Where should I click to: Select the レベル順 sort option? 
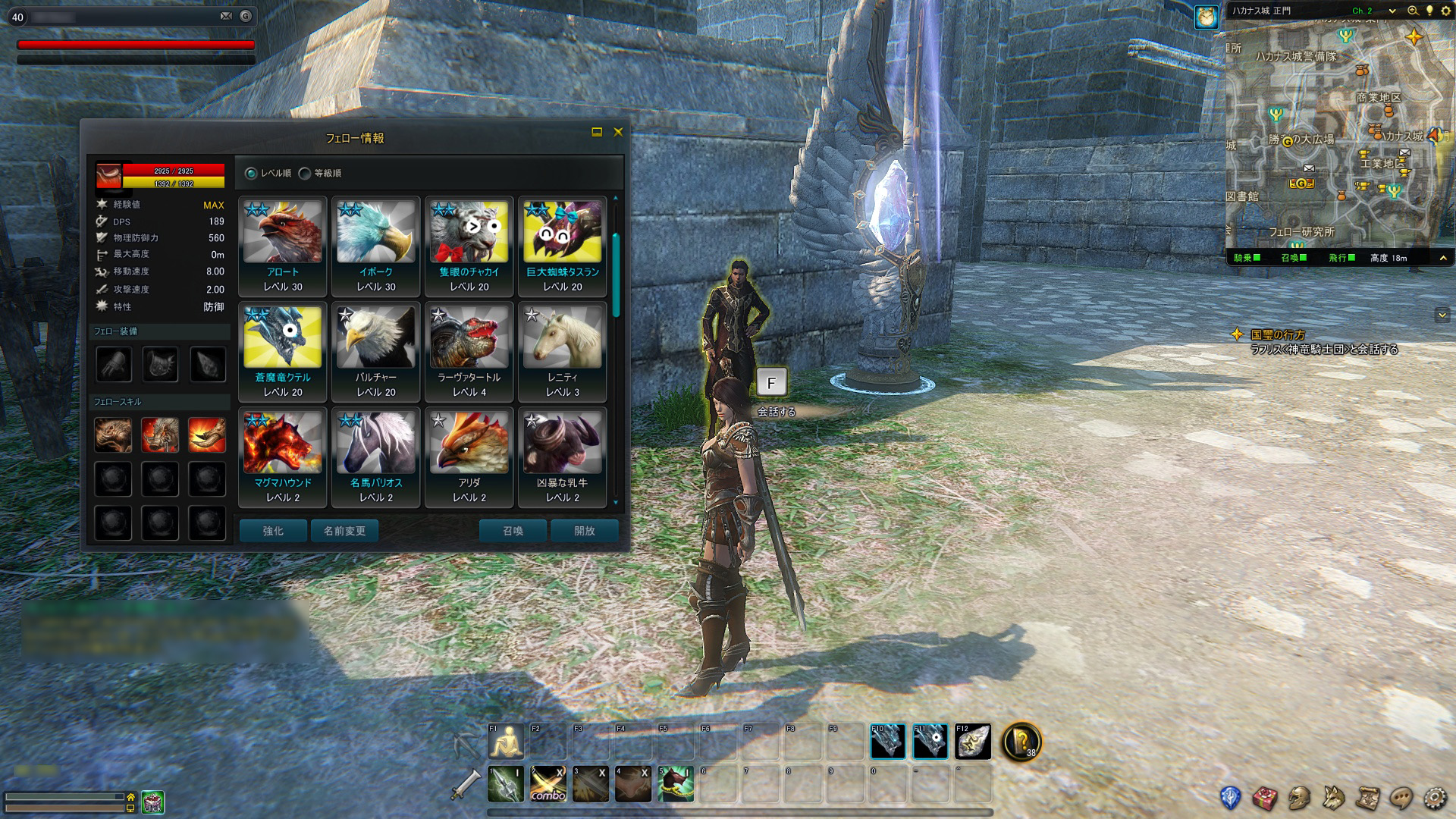(251, 174)
